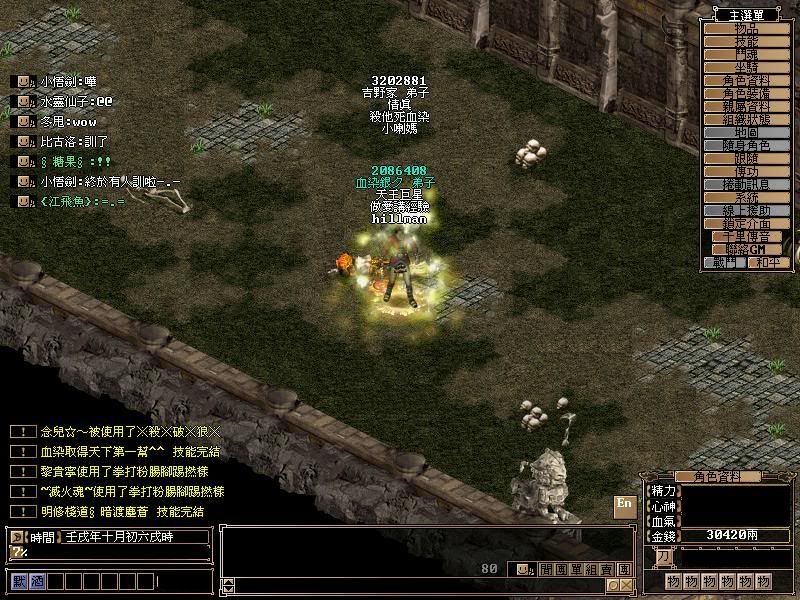Select the 刀 blade weapon slot
This screenshot has height=600, width=800.
coord(664,558)
